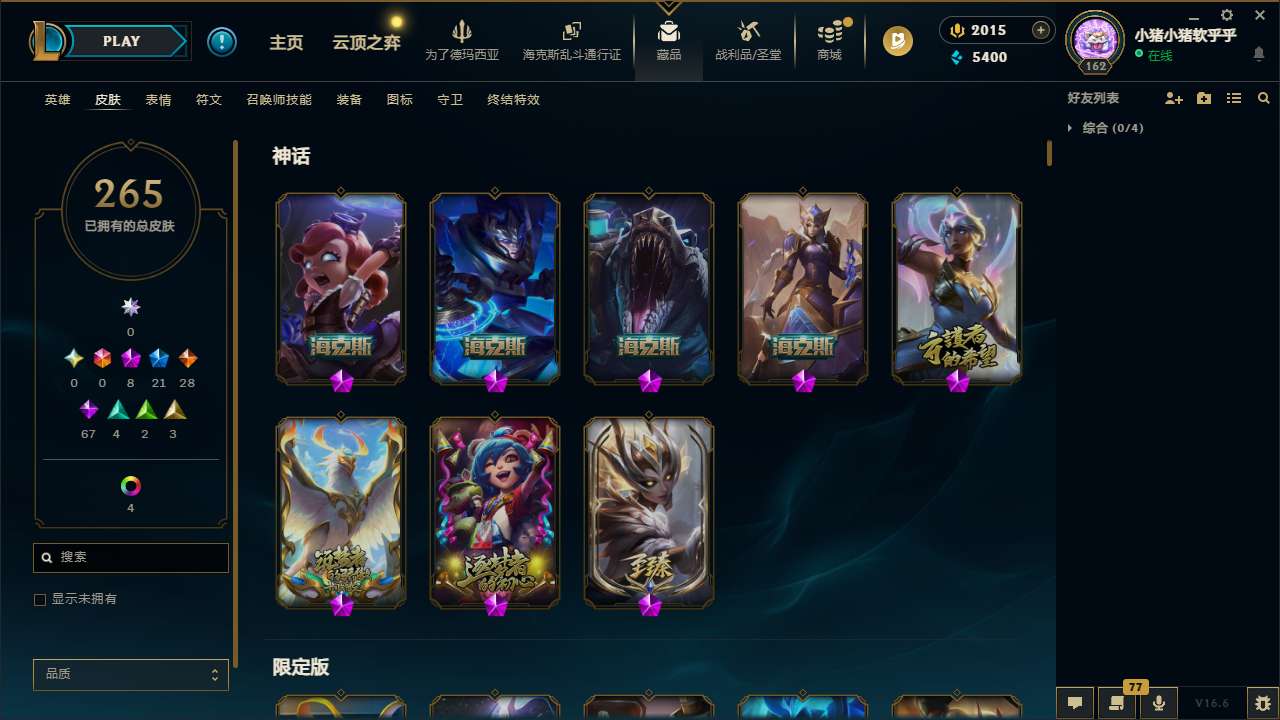This screenshot has height=720, width=1280.
Task: Click the rainbow chroma color wheel icon
Action: [130, 487]
